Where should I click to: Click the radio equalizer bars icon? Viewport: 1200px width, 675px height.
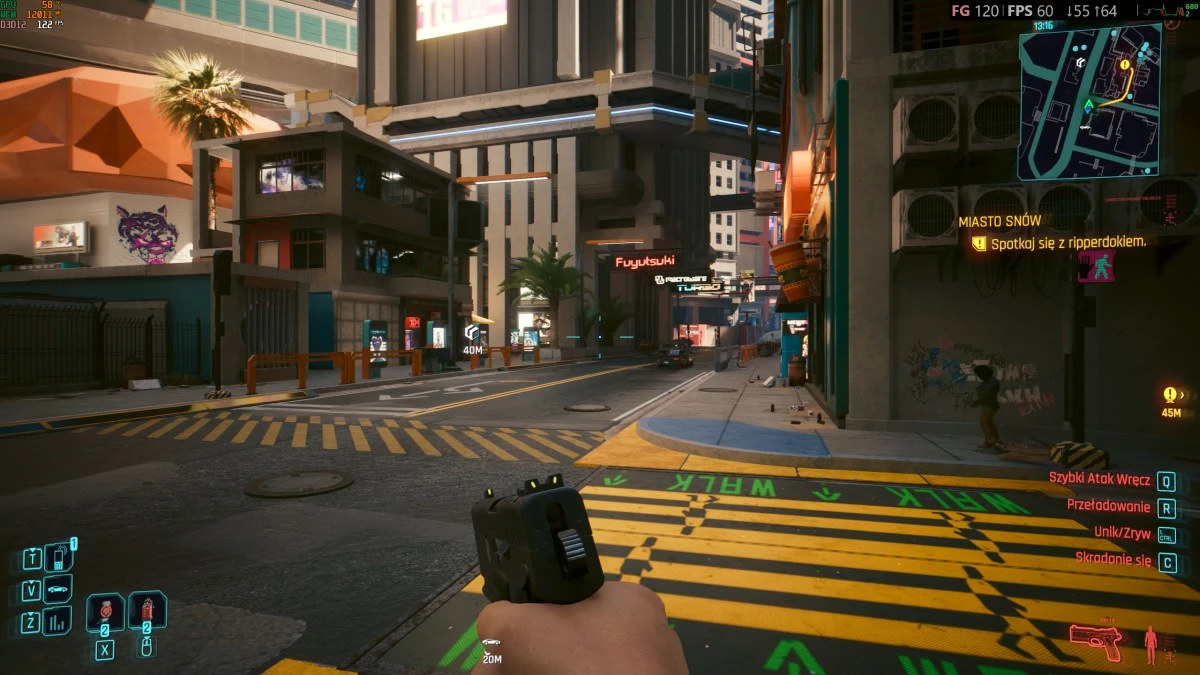57,621
